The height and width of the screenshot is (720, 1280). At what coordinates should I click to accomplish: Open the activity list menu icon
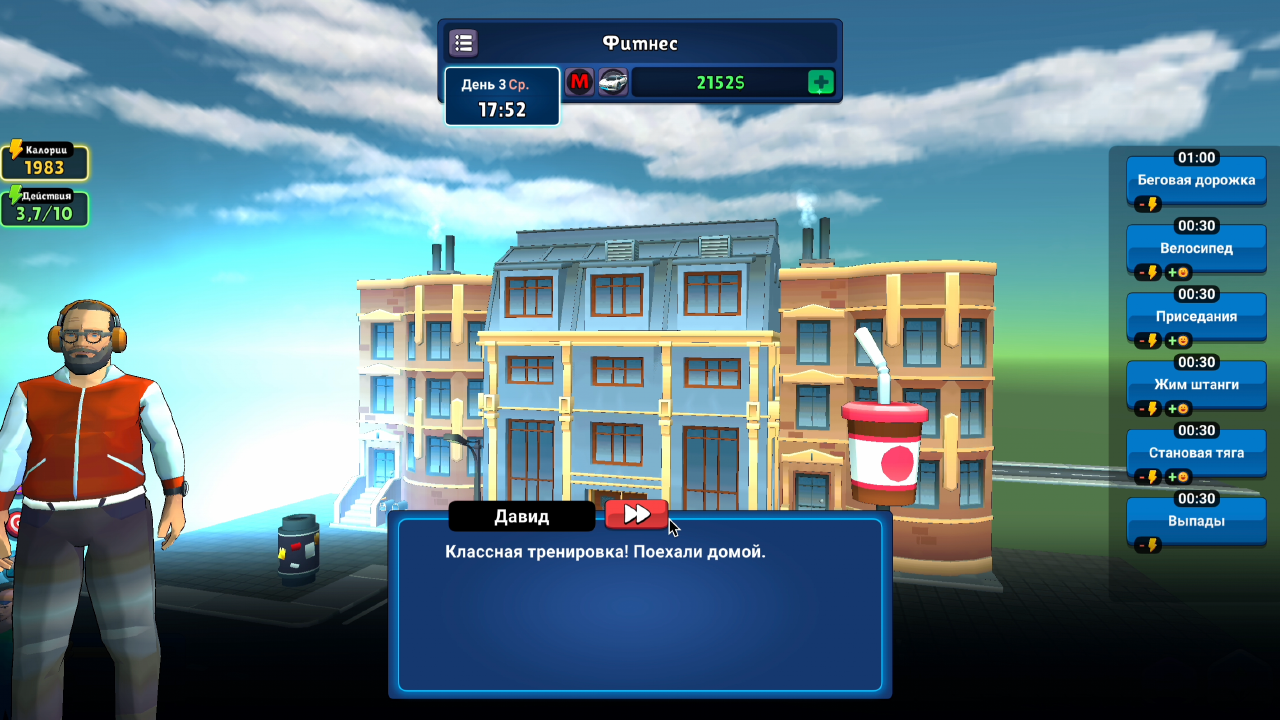point(463,42)
